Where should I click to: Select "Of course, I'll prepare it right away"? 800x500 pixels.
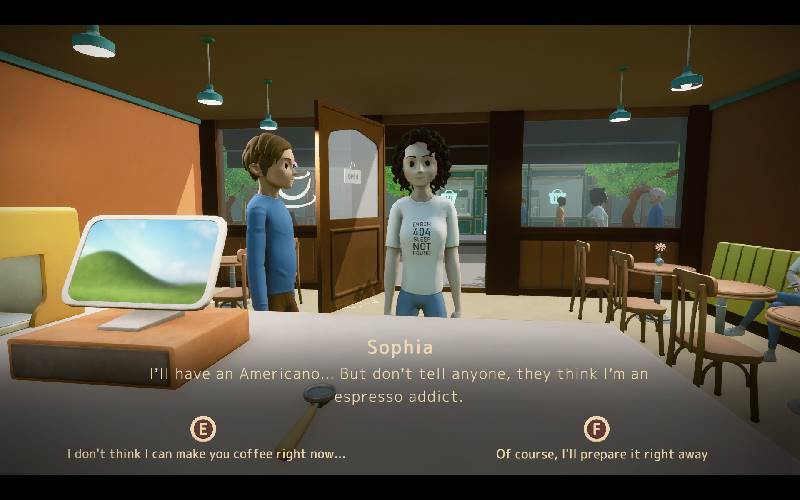click(601, 453)
